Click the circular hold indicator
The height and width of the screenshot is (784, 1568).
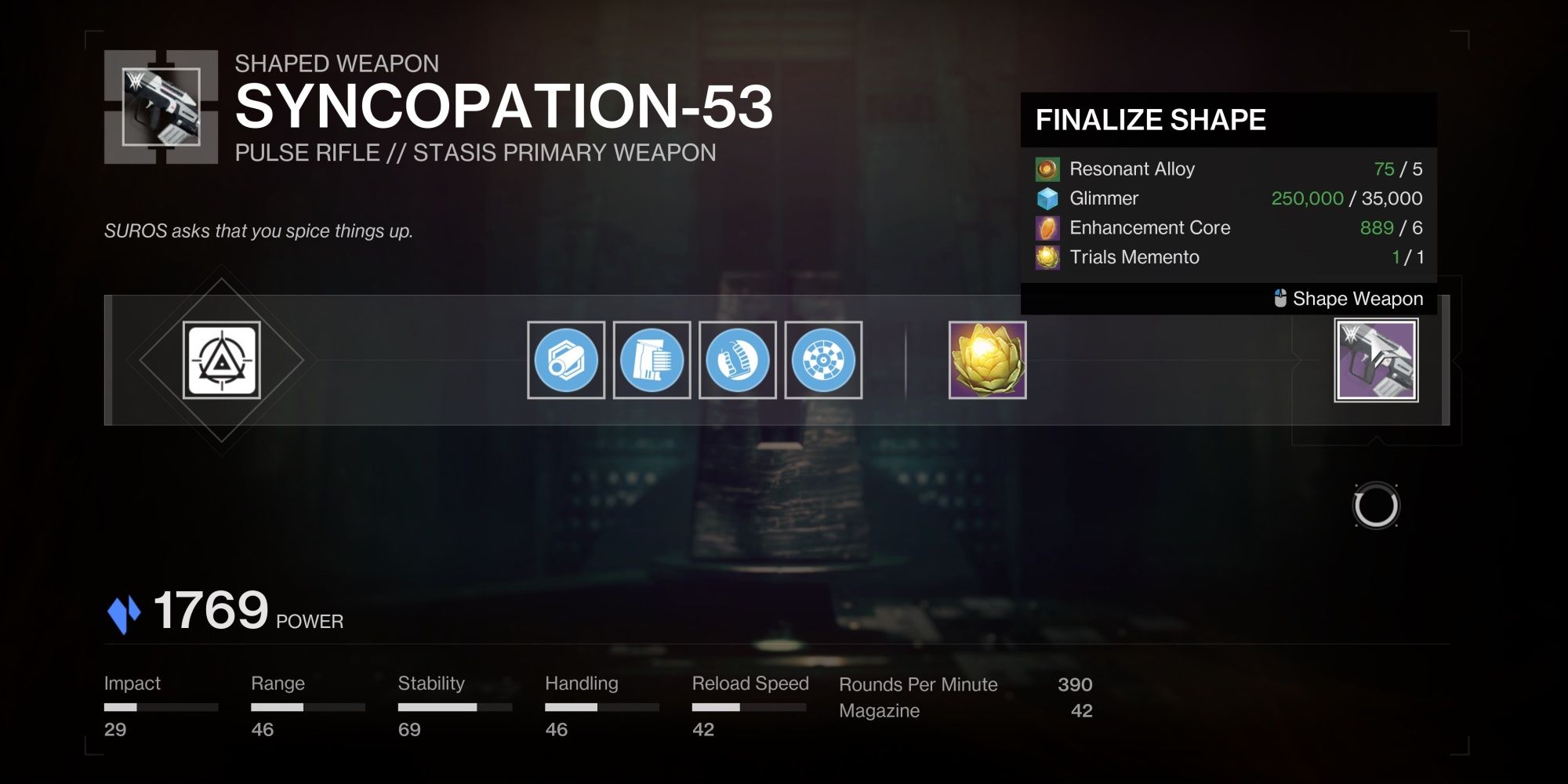(1377, 506)
